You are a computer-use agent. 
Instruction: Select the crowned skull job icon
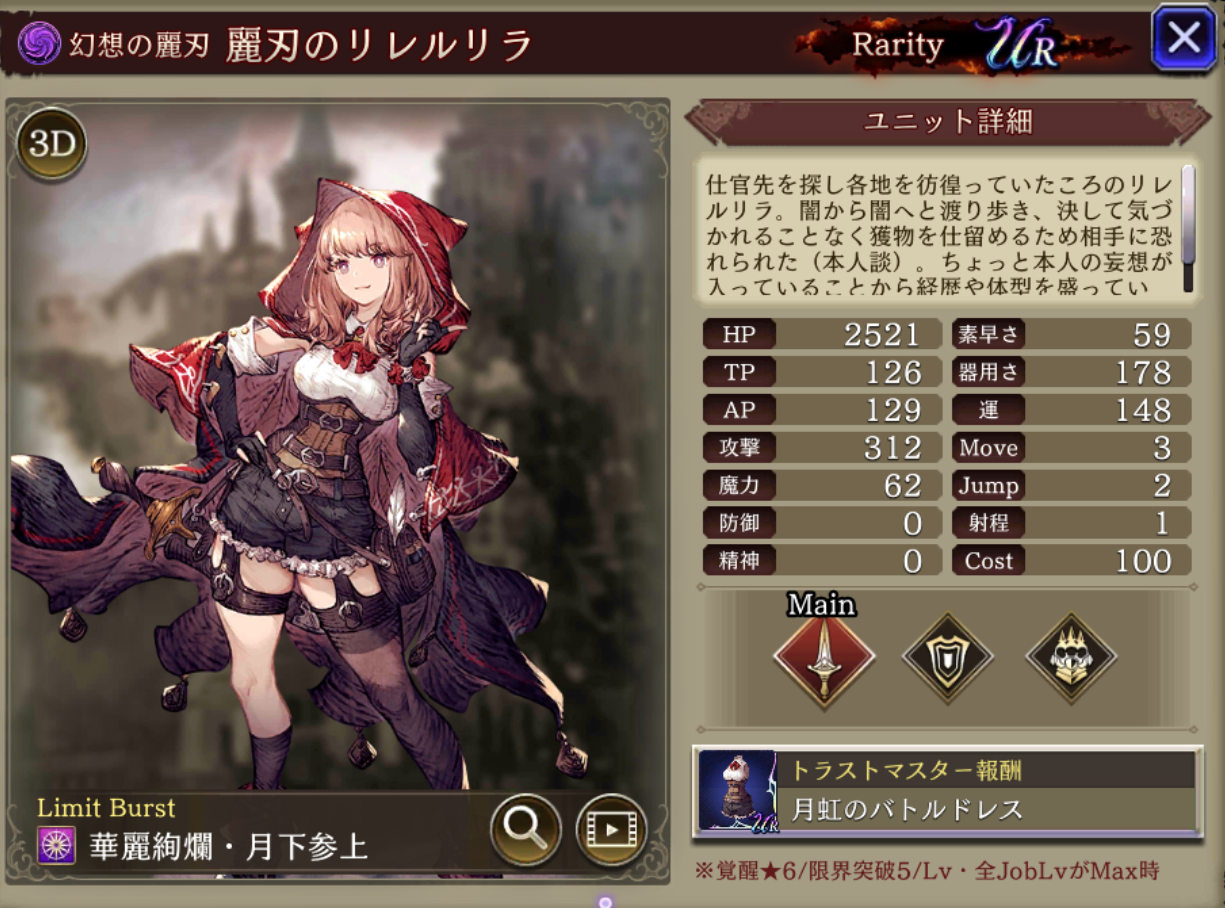coord(1071,658)
